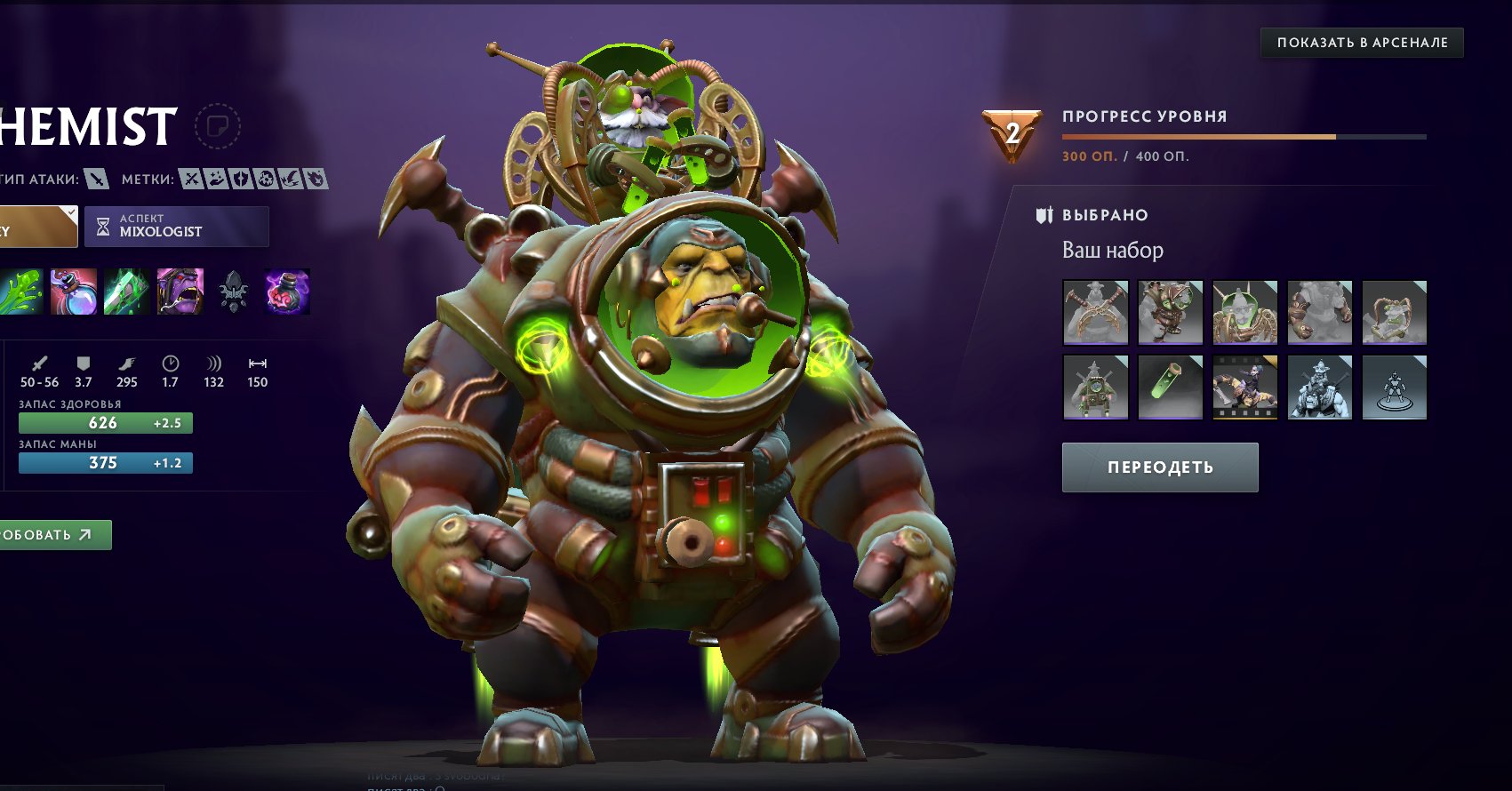Select the green backpack tank item slot
Image resolution: width=1512 pixels, height=791 pixels.
click(1096, 388)
